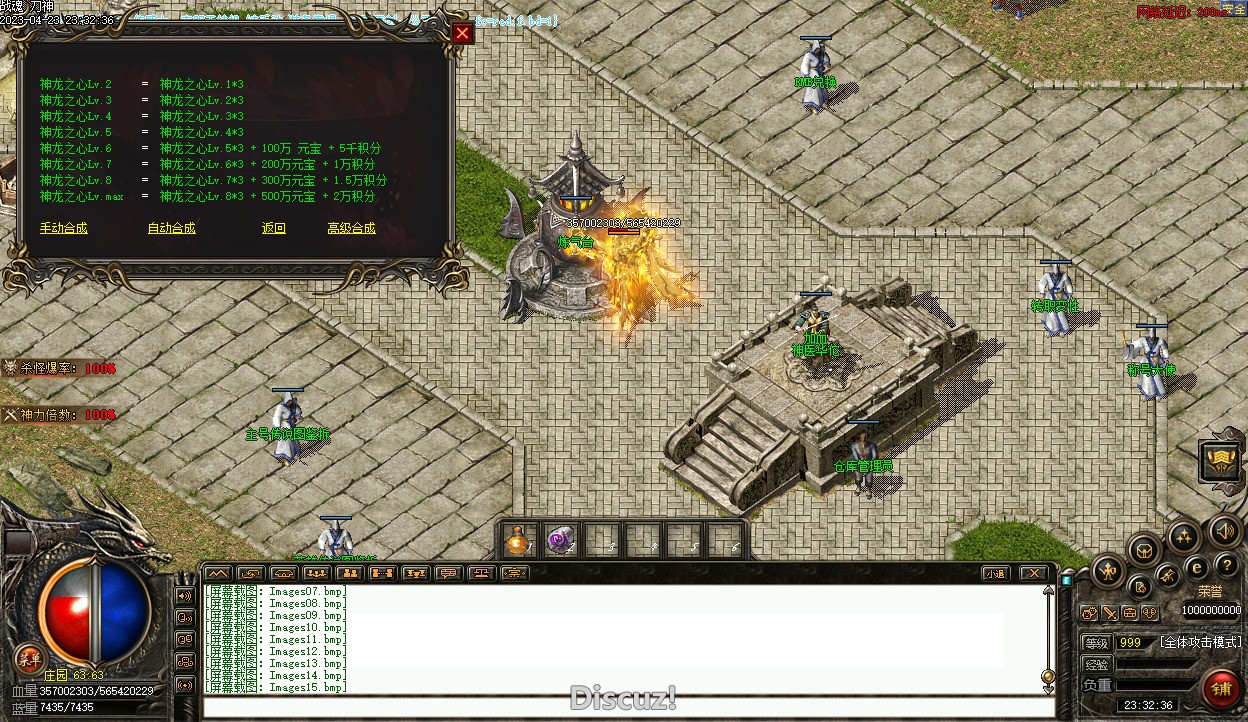Image resolution: width=1248 pixels, height=722 pixels.
Task: Use the orange potion in hotbar slot 1
Action: pyautogui.click(x=517, y=541)
